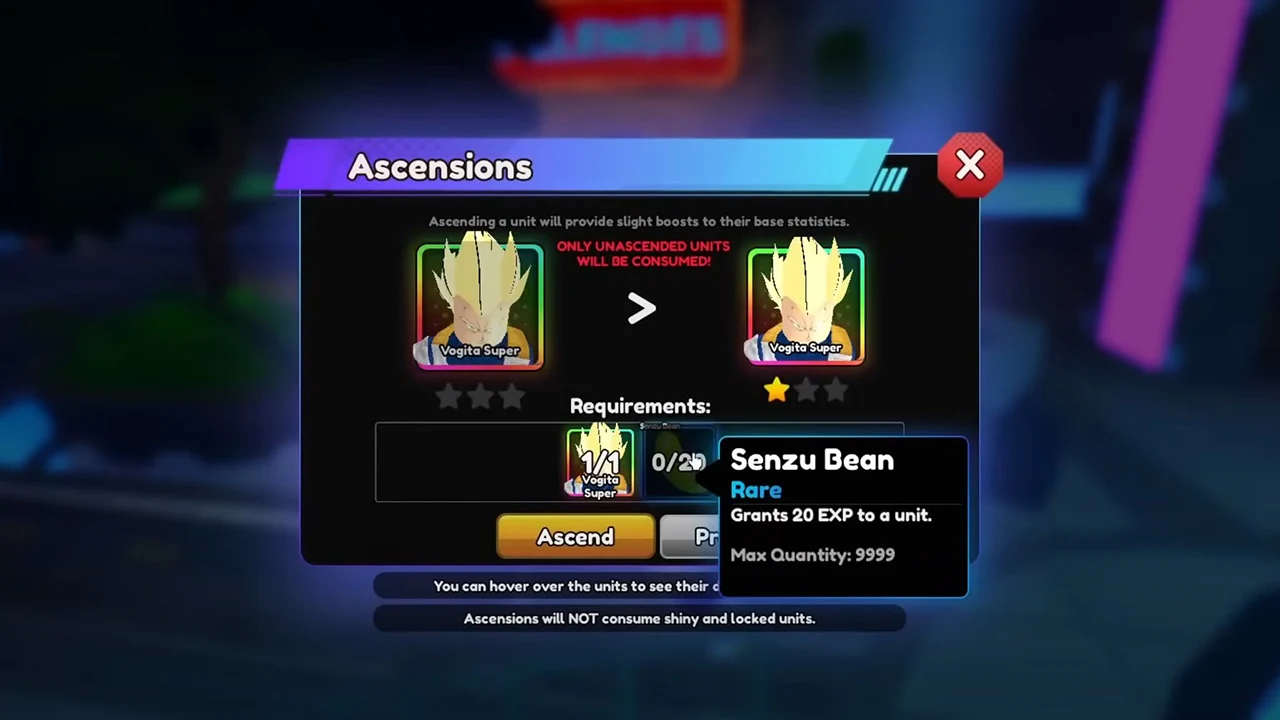Click the last grey star beside the gold star

click(x=835, y=391)
